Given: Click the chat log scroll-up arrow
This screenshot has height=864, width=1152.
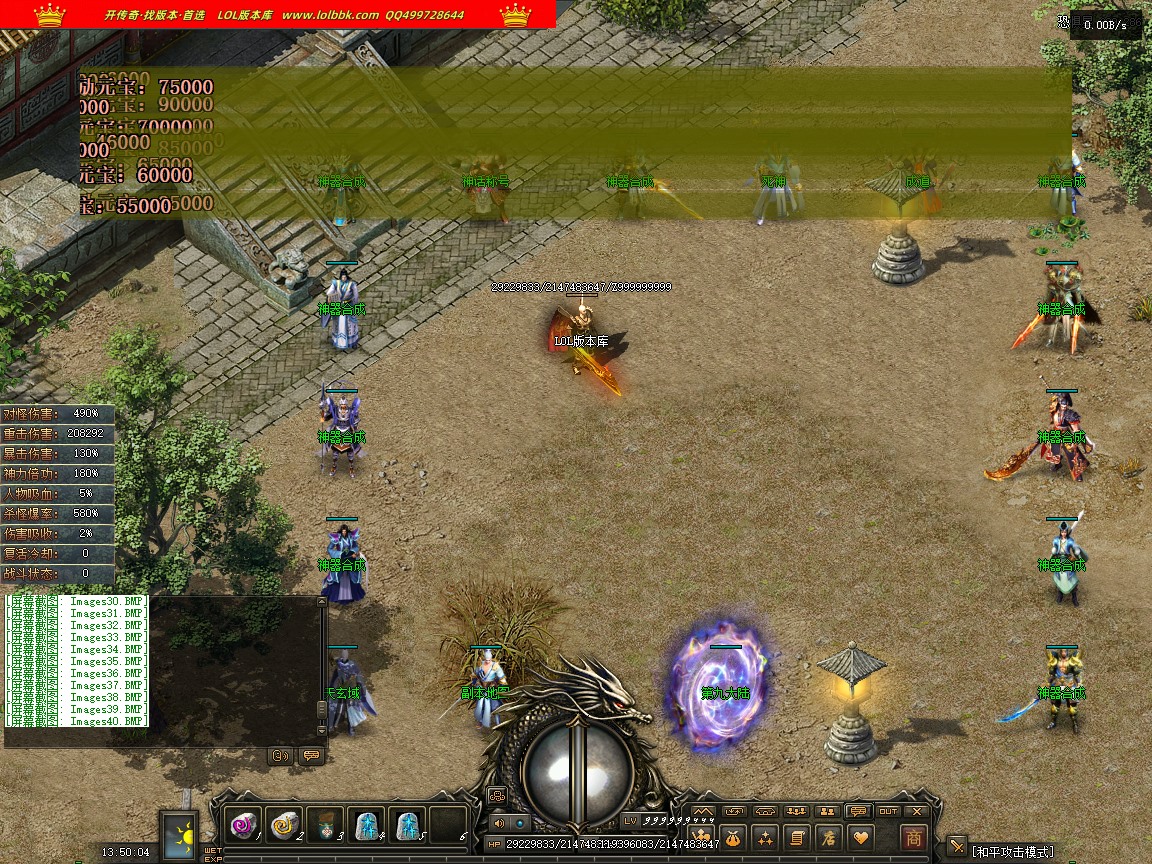Looking at the screenshot, I should point(322,602).
